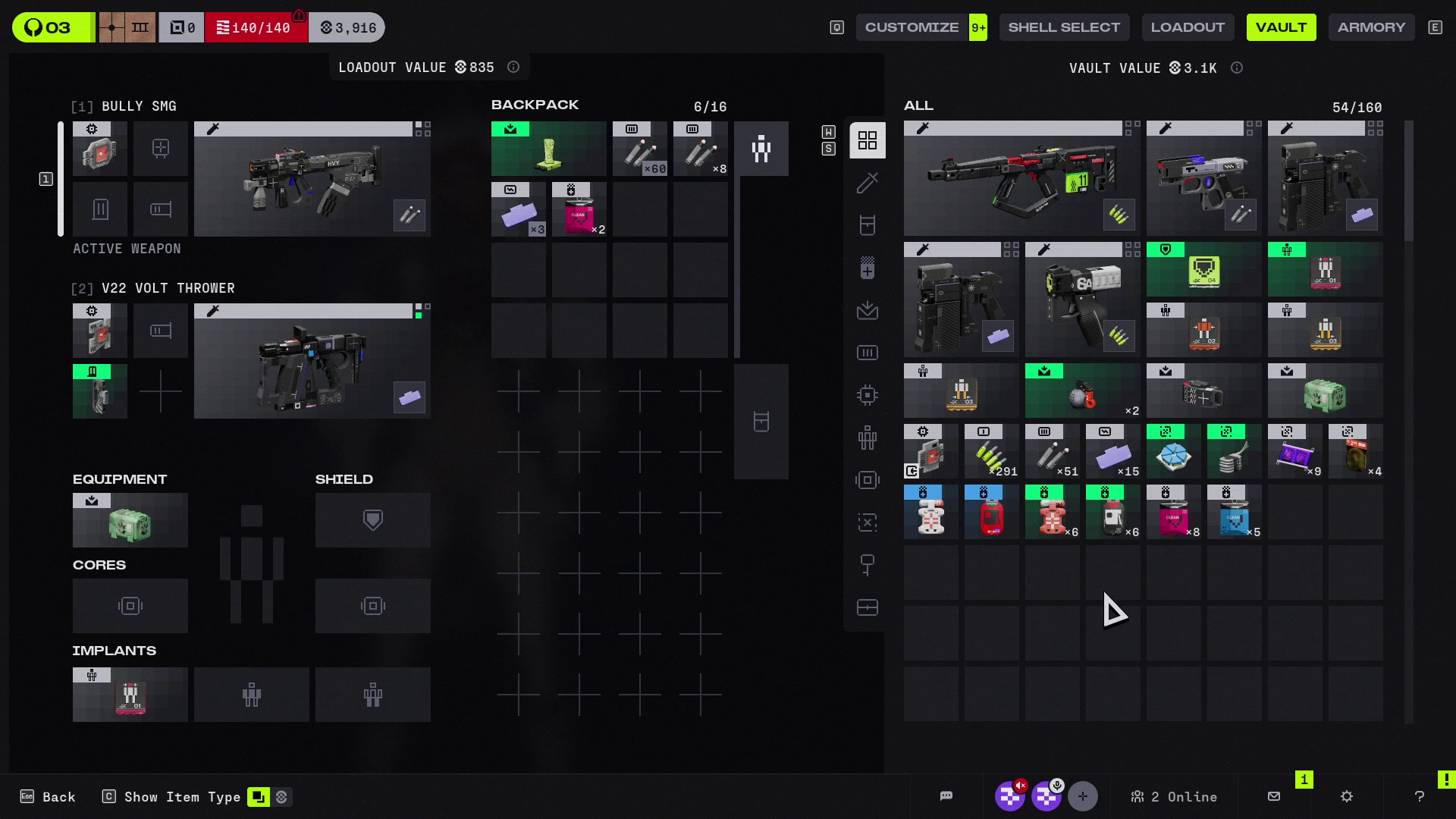1456x819 pixels.
Task: Open the magazine filter in the vault sidebar
Action: tap(867, 352)
